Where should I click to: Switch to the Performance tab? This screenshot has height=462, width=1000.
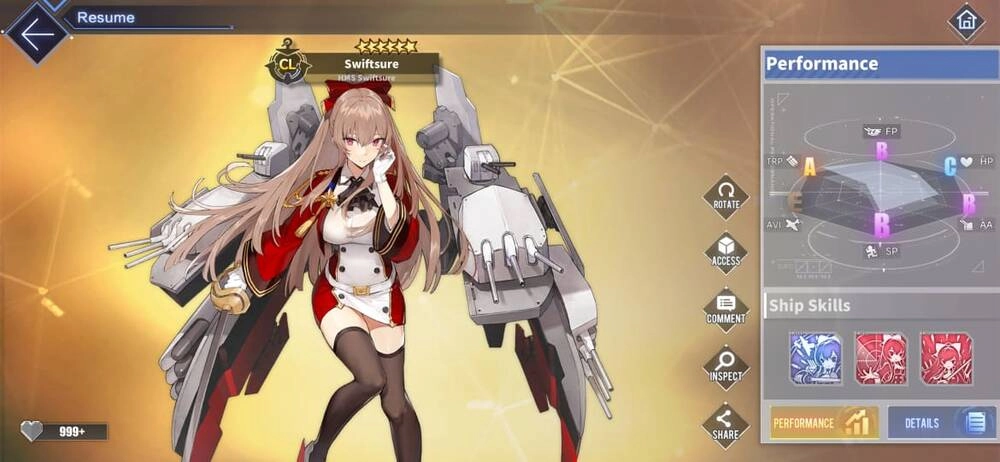[823, 422]
